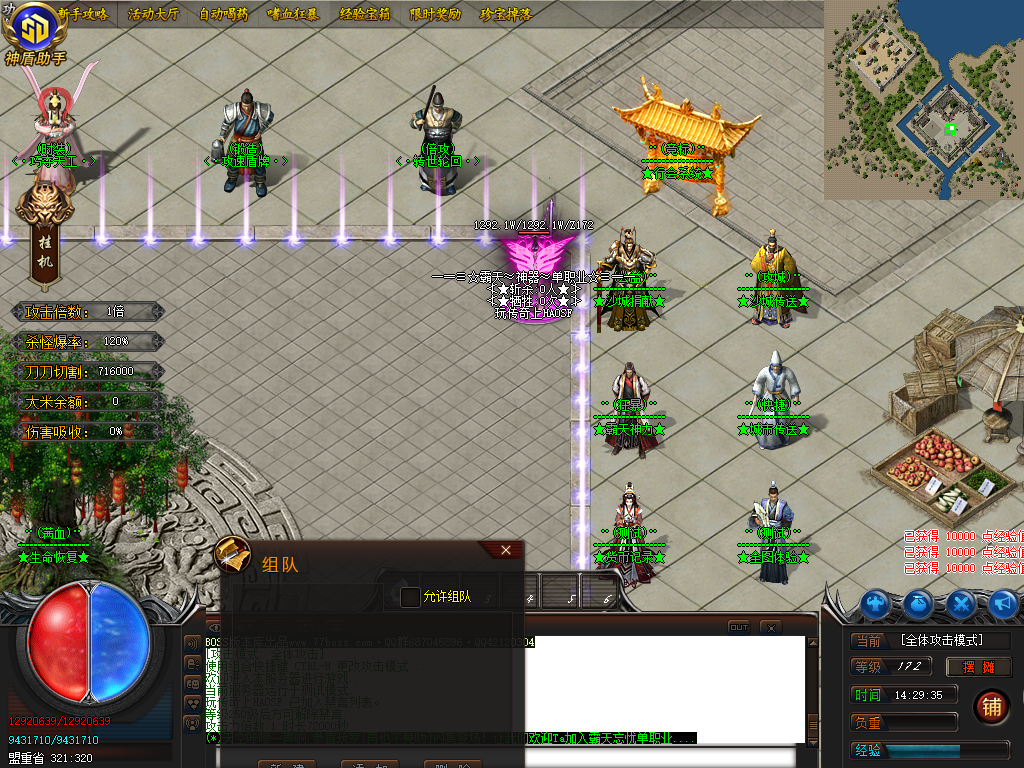This screenshot has width=1024, height=768.
Task: Open the 珍宝掉落 treasure drops menu
Action: coord(505,14)
